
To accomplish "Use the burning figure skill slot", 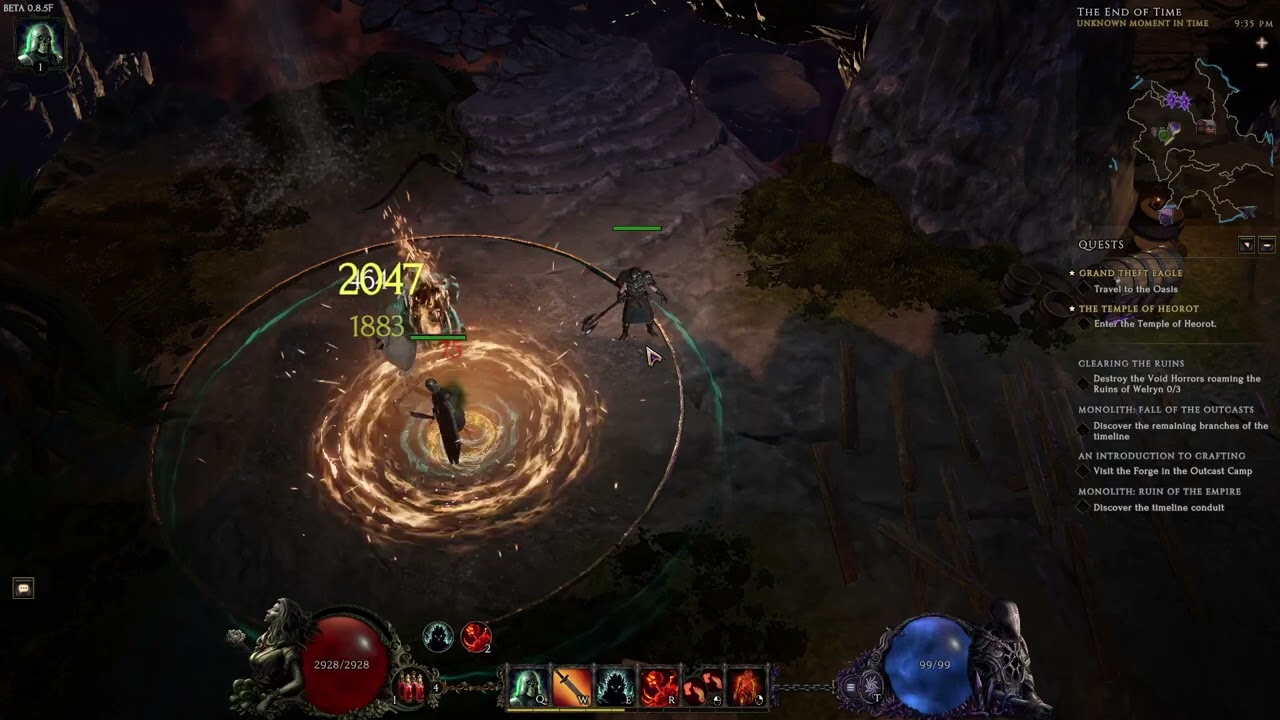I will pyautogui.click(x=747, y=687).
